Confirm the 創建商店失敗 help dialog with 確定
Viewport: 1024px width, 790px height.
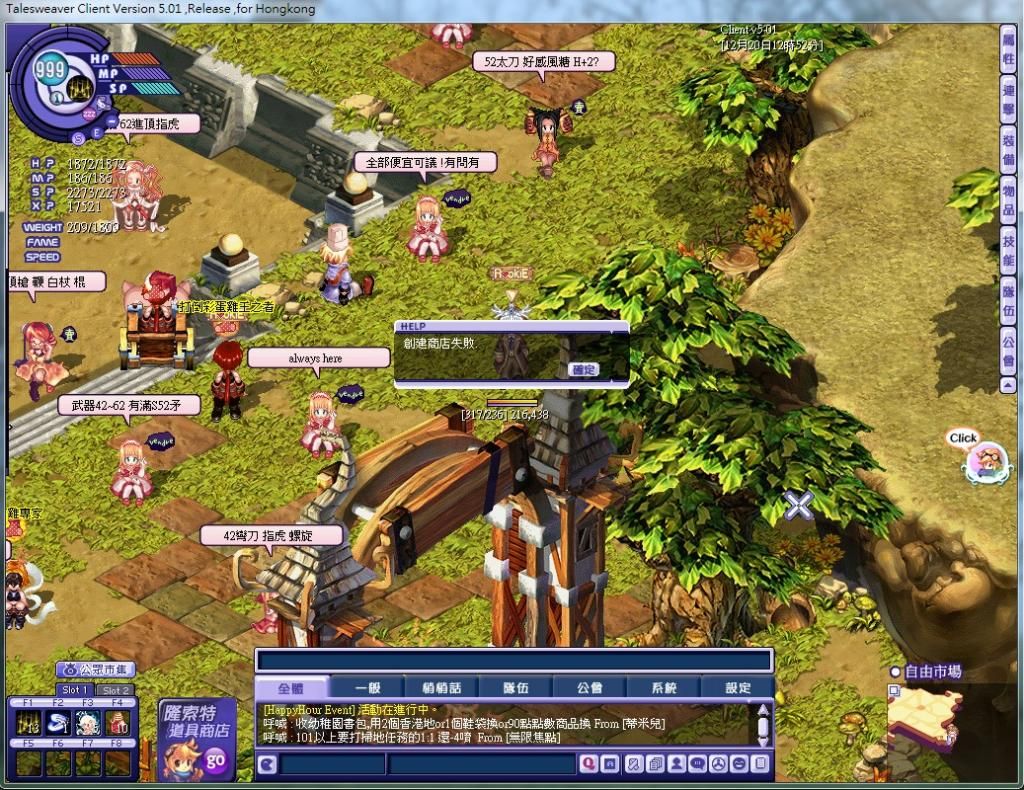pos(583,370)
